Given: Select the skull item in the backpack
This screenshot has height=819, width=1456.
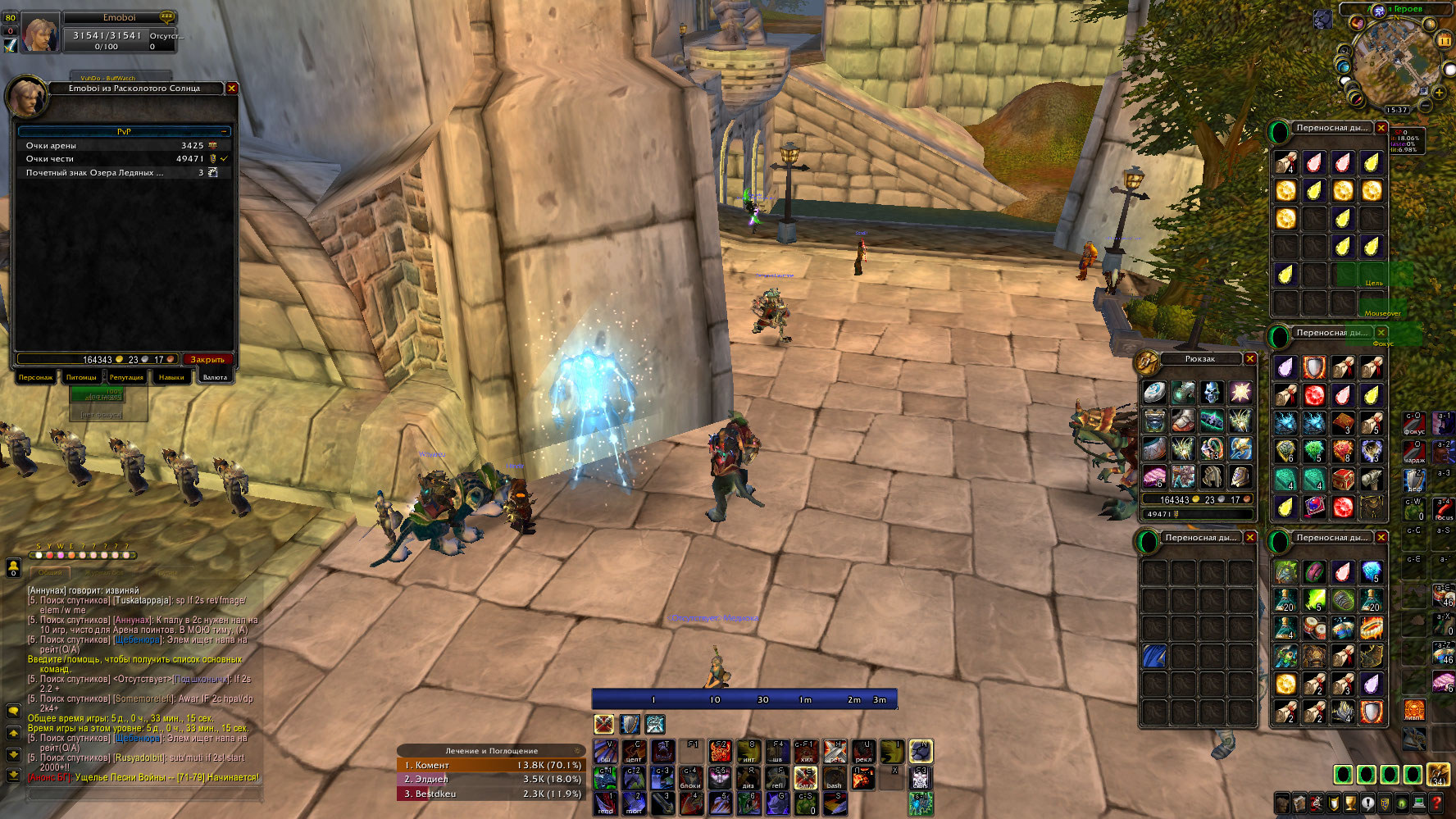Looking at the screenshot, I should click(x=1211, y=392).
